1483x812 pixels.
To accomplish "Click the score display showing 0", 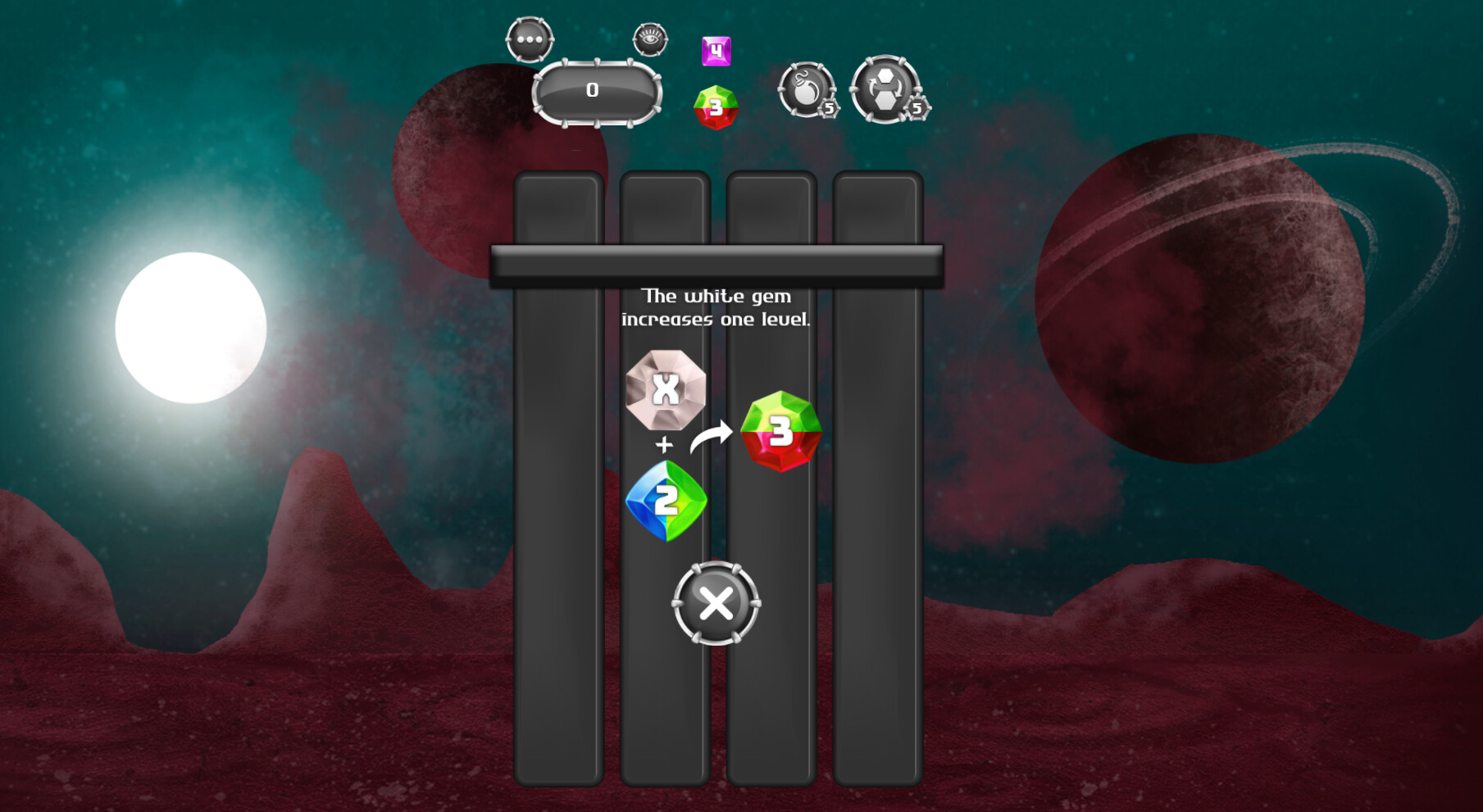I will click(x=591, y=91).
